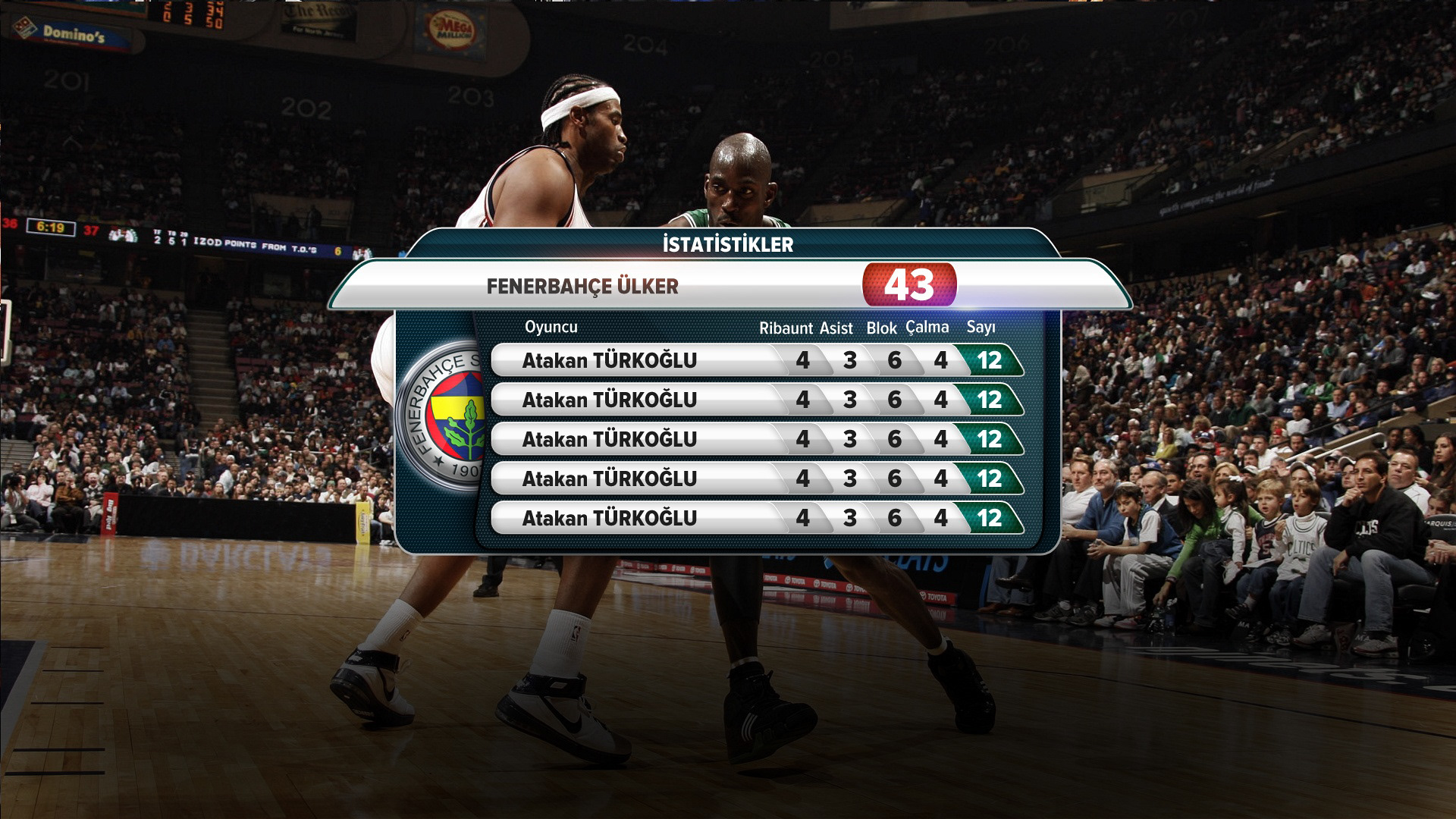Select the Sayı column header
1456x819 pixels.
pyautogui.click(x=981, y=328)
